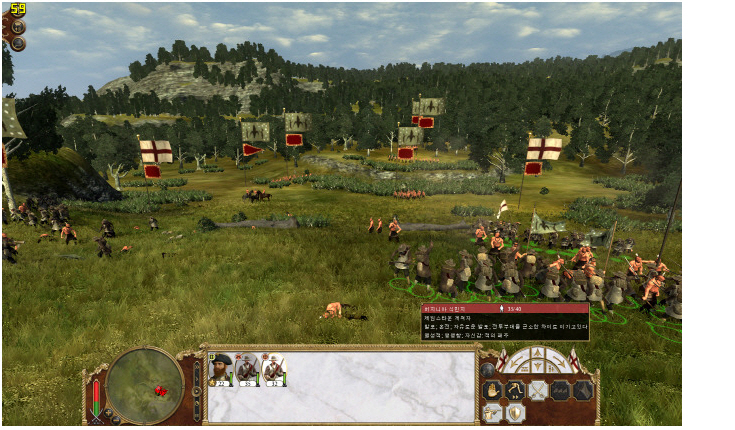Toggle melee mode crossed swords button

tap(538, 390)
